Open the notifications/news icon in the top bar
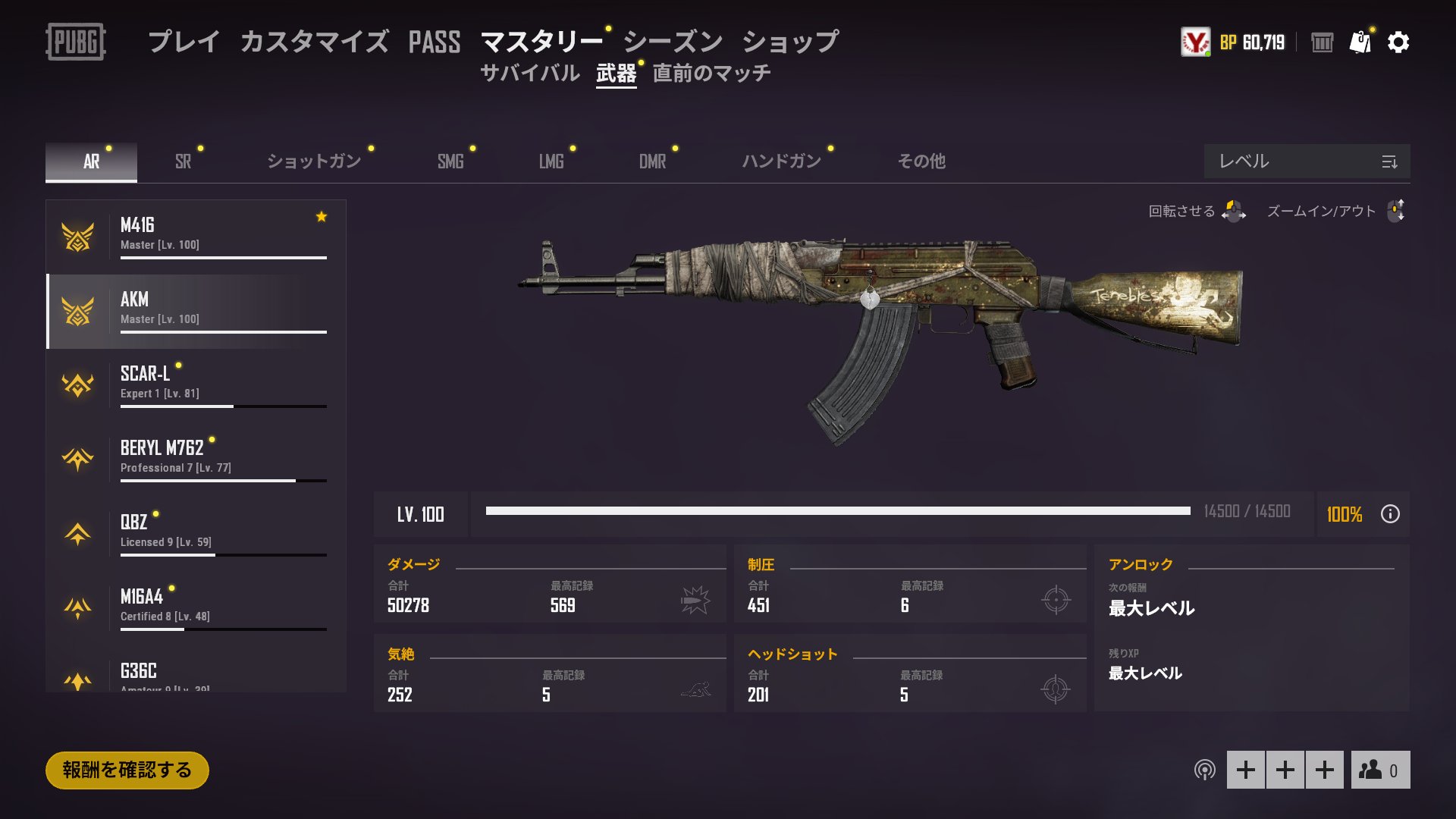 [x=1361, y=43]
